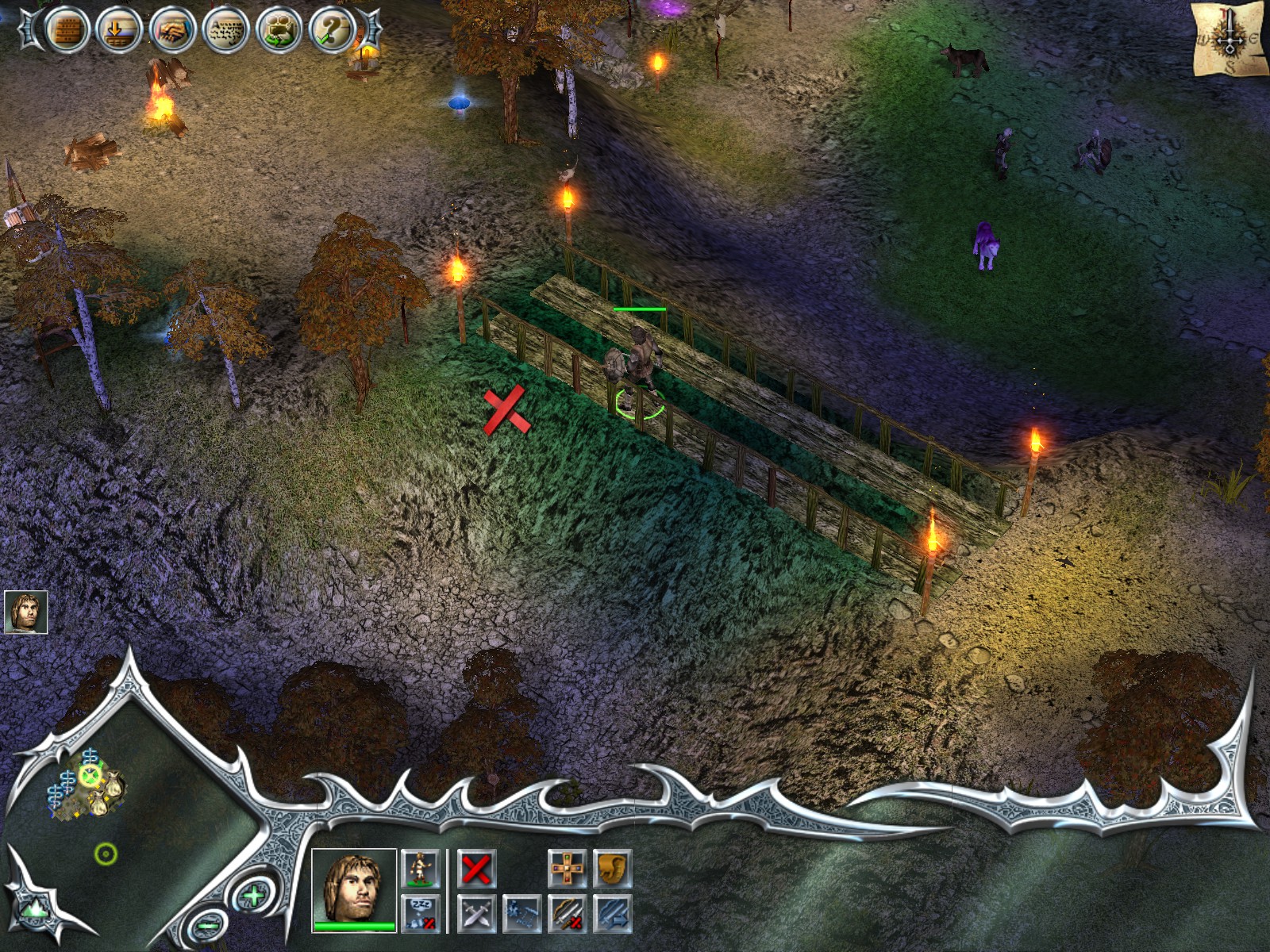Click the red X stop command
Screen dimensions: 1270x952
[476, 869]
